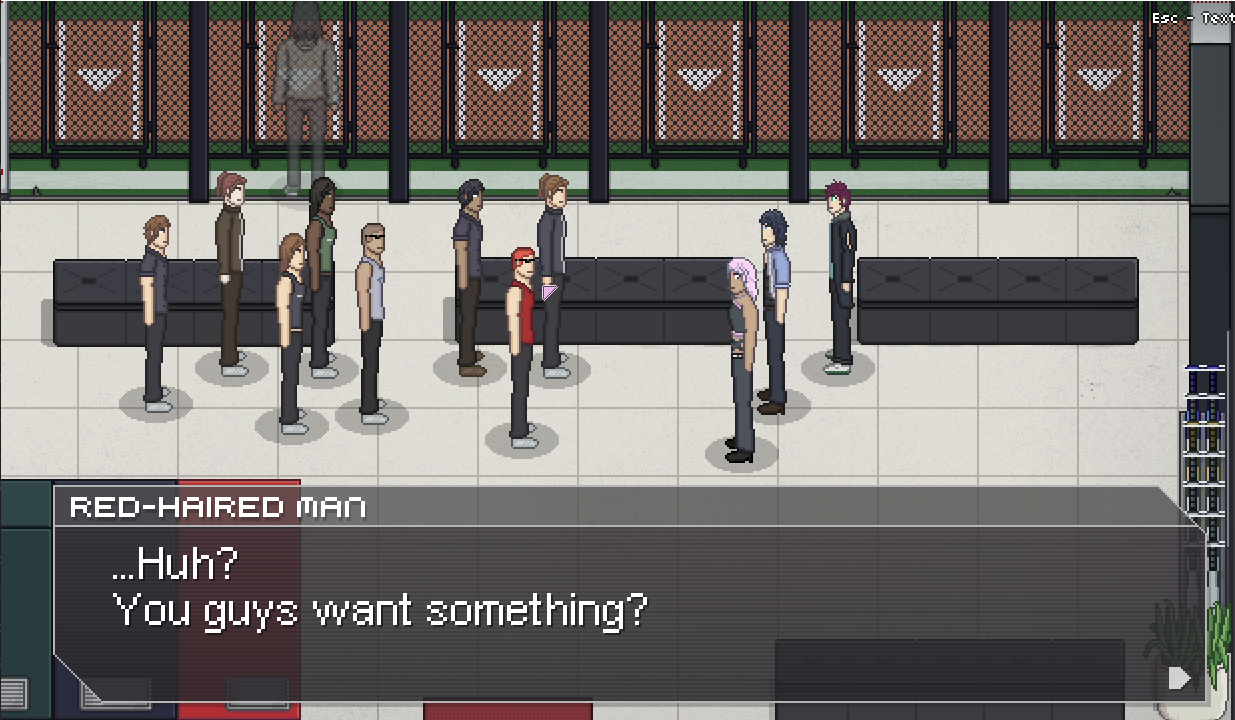Advance dialogue with the white arrow
Viewport: 1235px width, 720px height.
(1179, 678)
